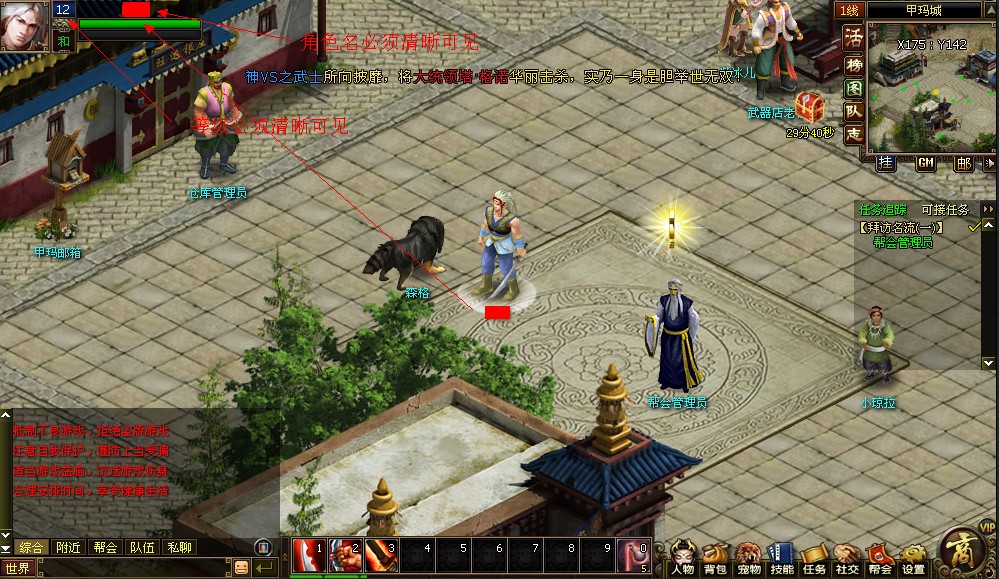Open the 帮会 guild panel
Viewport: 999px width, 579px height.
point(880,558)
